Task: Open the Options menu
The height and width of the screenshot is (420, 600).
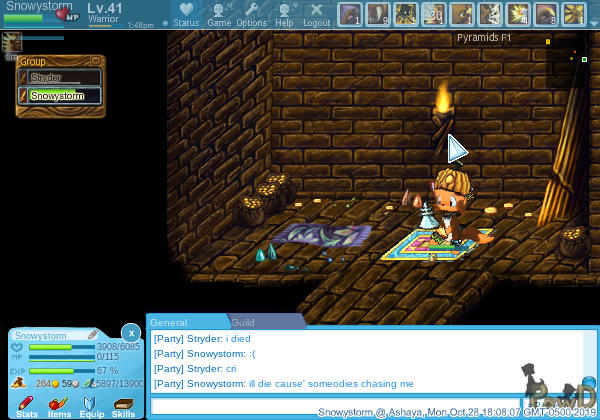Action: click(251, 13)
